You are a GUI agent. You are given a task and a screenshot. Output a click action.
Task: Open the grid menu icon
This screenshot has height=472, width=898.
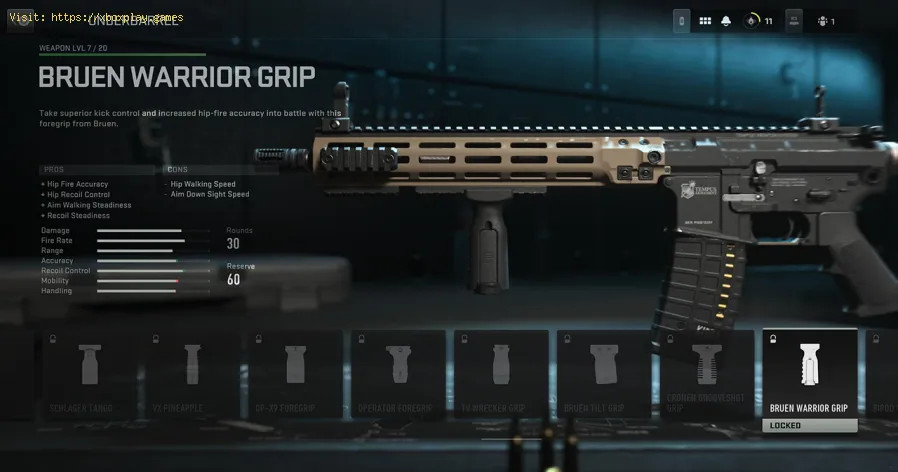pyautogui.click(x=705, y=20)
